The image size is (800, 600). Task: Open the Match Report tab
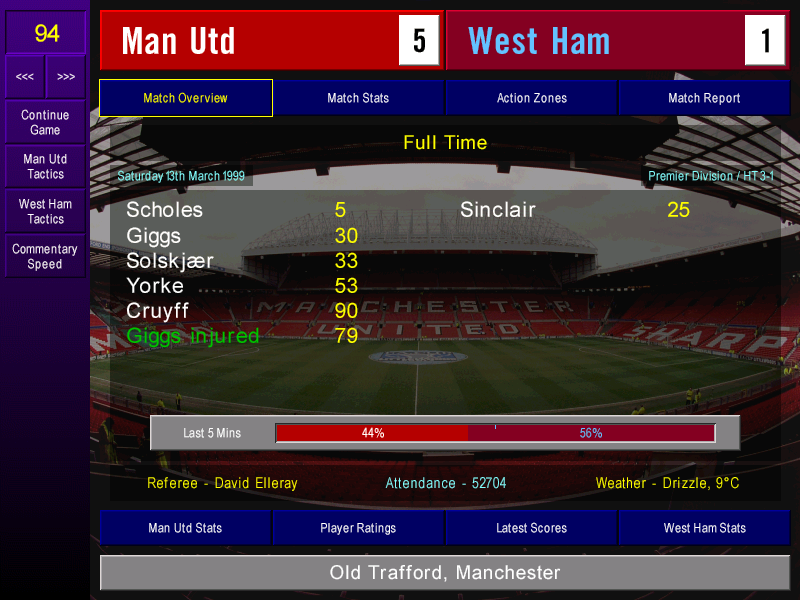coord(704,98)
